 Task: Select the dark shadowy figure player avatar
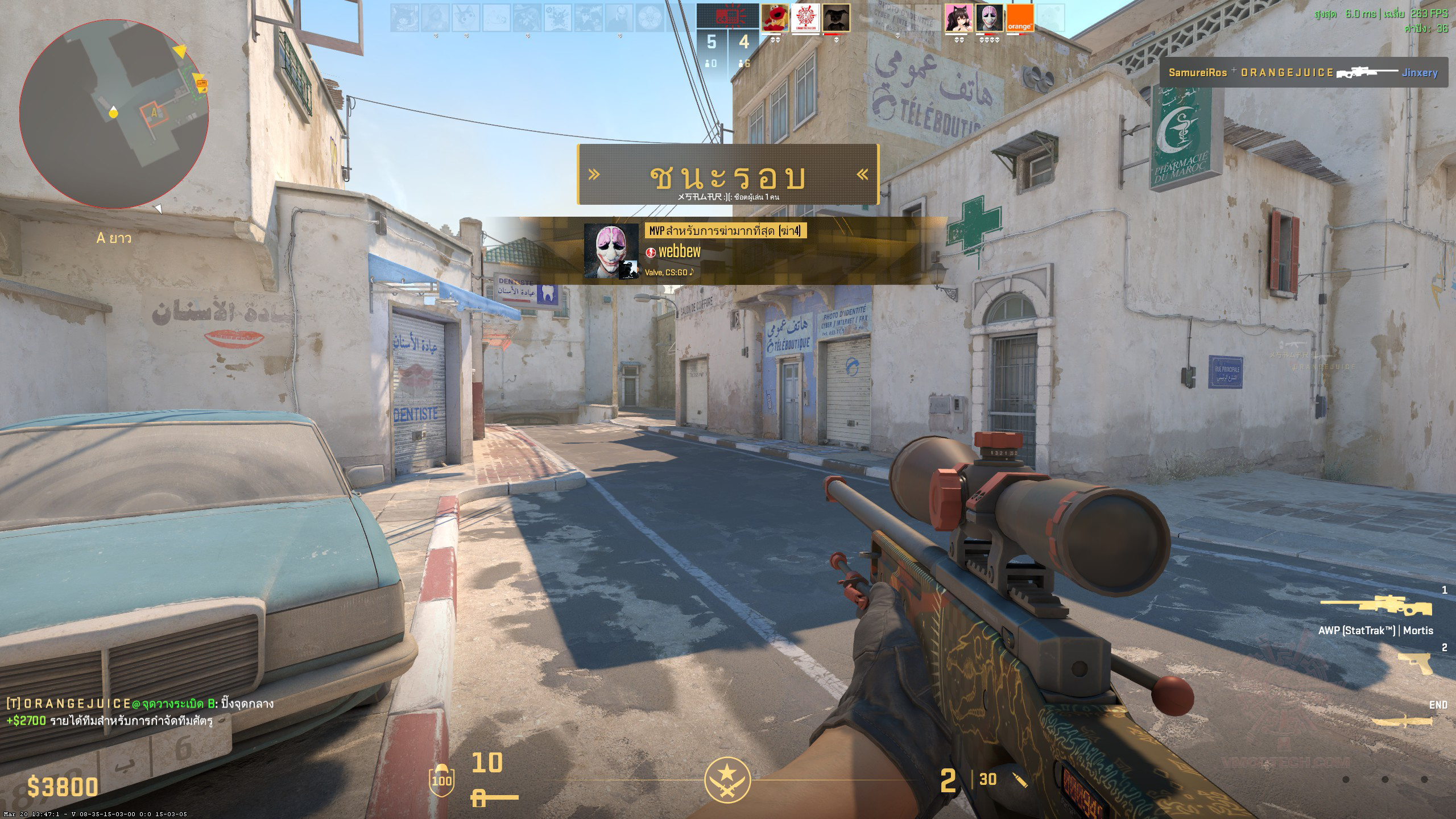[x=836, y=18]
